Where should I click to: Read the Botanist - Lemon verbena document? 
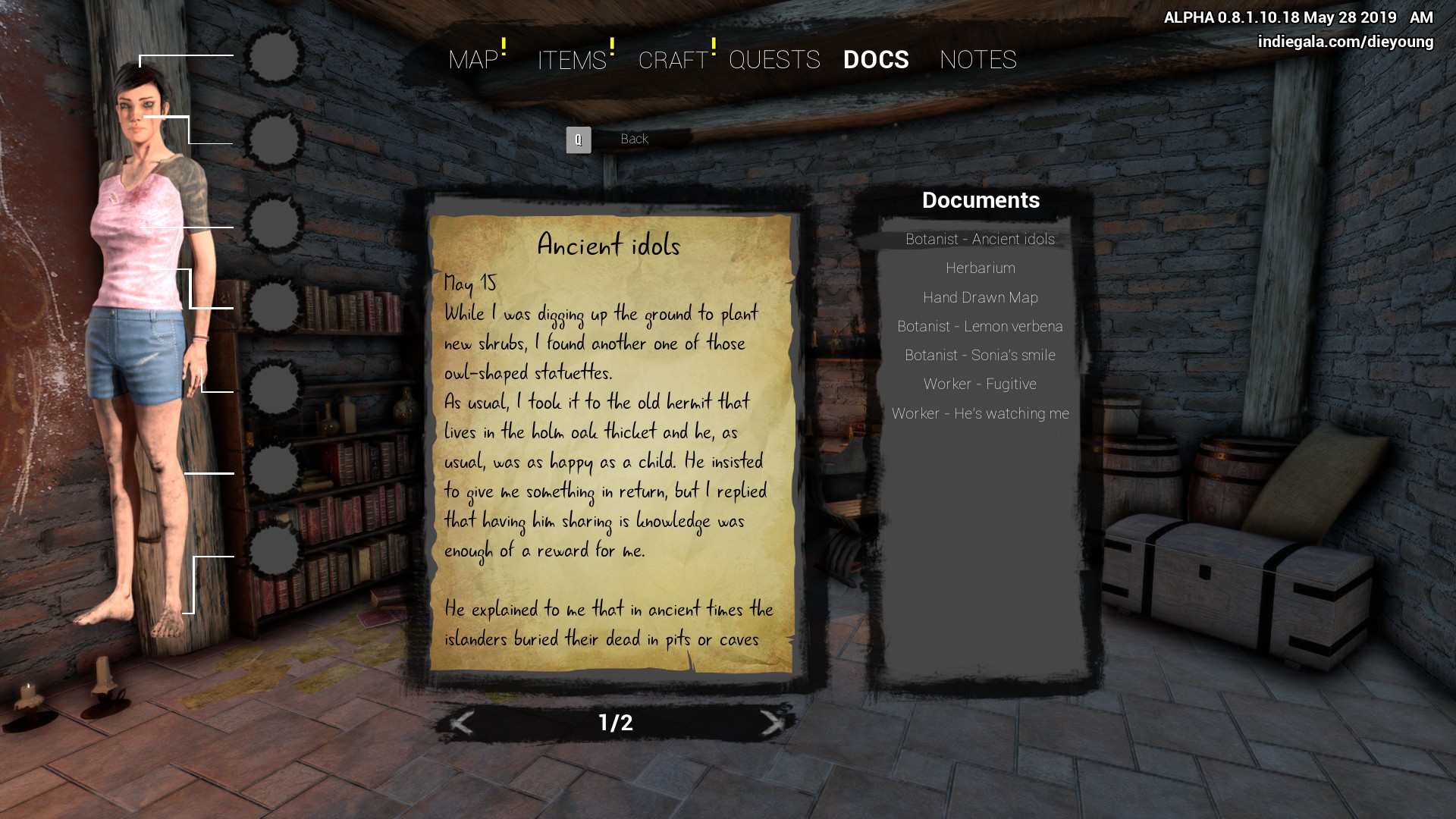[980, 327]
